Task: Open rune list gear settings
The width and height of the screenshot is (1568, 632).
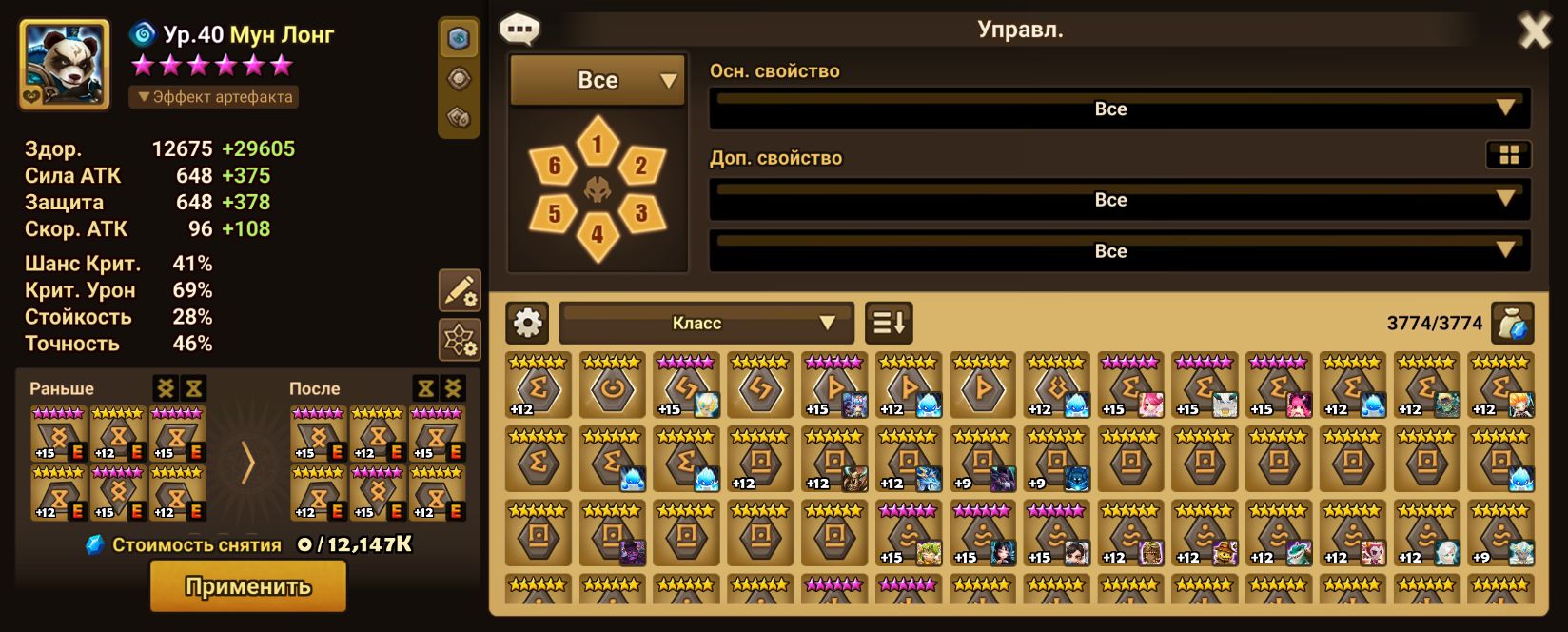Action: [x=527, y=324]
